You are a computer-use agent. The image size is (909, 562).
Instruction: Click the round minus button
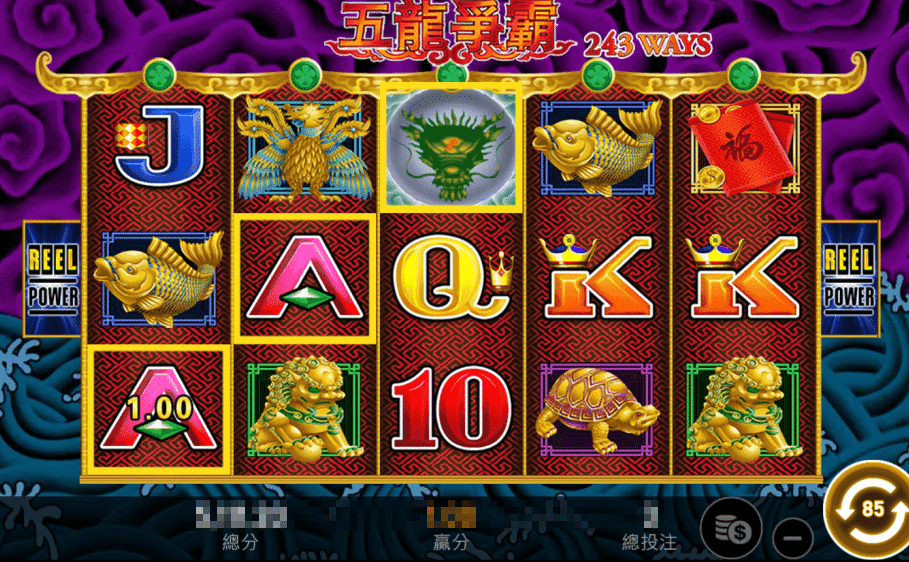(793, 537)
